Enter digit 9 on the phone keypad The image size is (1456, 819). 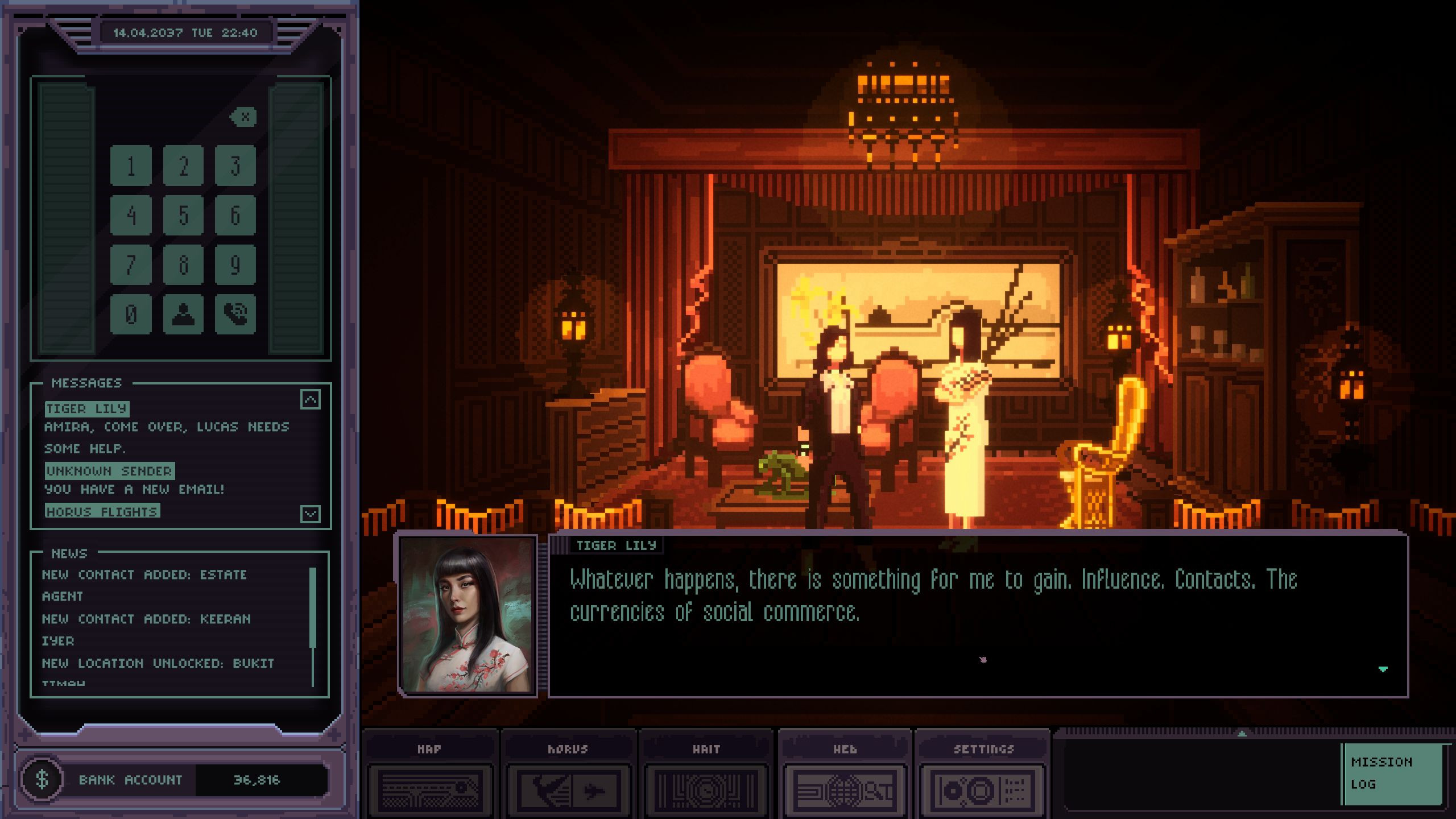pos(235,264)
